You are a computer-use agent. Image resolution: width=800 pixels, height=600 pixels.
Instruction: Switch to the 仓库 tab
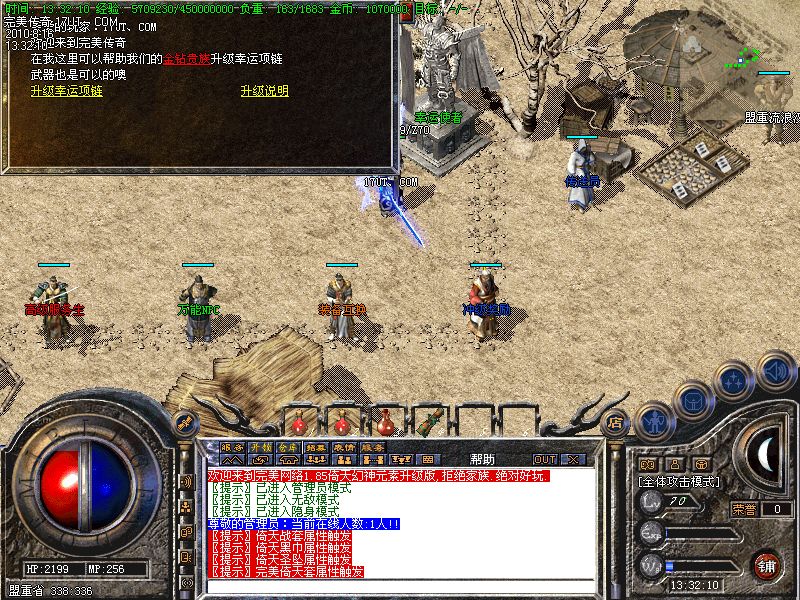pyautogui.click(x=288, y=448)
